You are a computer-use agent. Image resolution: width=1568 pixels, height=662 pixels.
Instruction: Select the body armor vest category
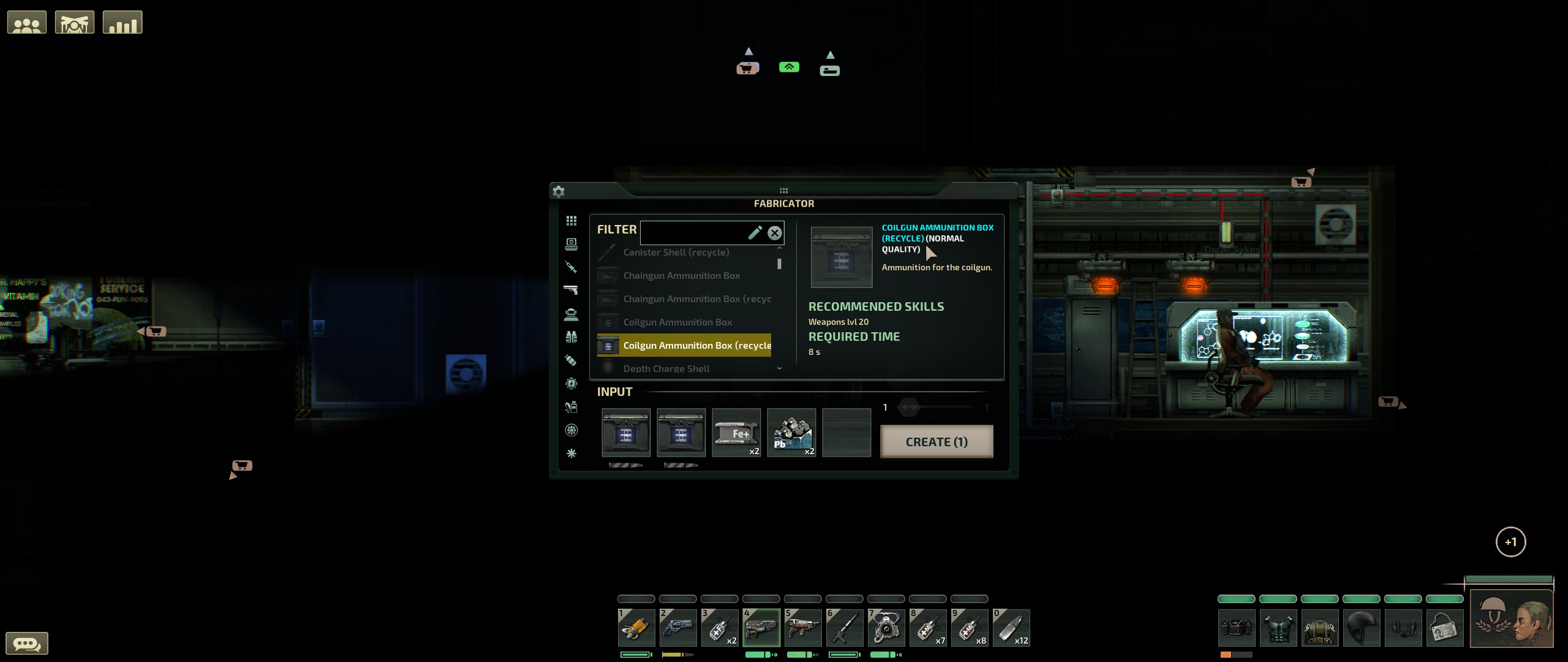[x=571, y=338]
